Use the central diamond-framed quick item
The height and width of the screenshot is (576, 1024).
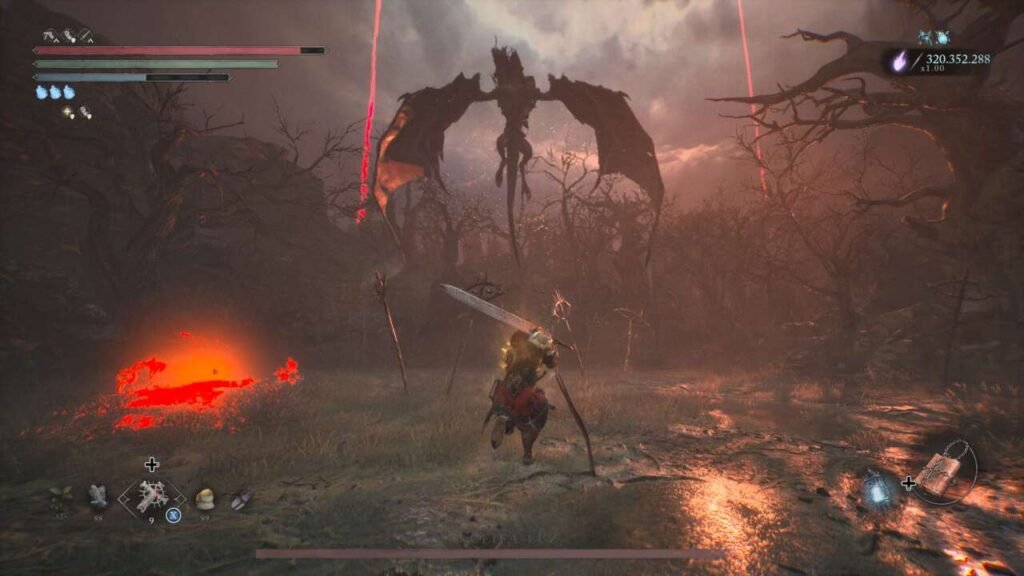[151, 496]
